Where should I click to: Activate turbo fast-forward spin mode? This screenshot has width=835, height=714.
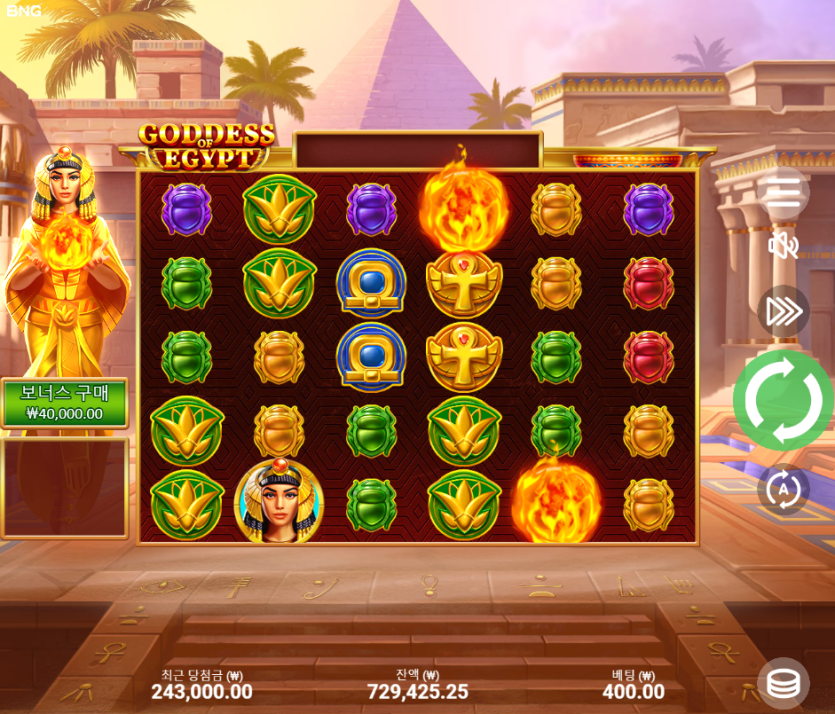783,312
